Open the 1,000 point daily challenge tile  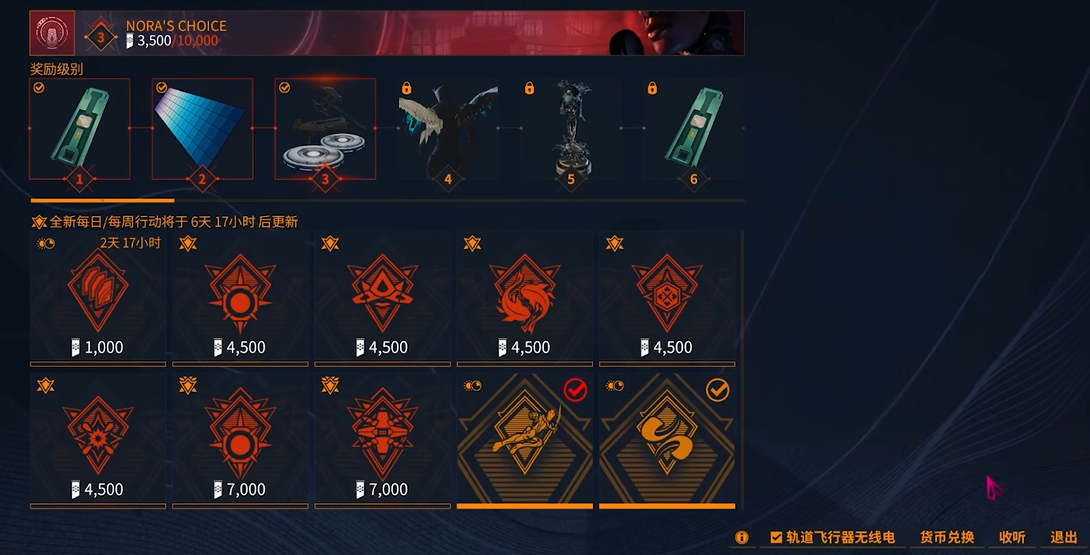point(97,298)
